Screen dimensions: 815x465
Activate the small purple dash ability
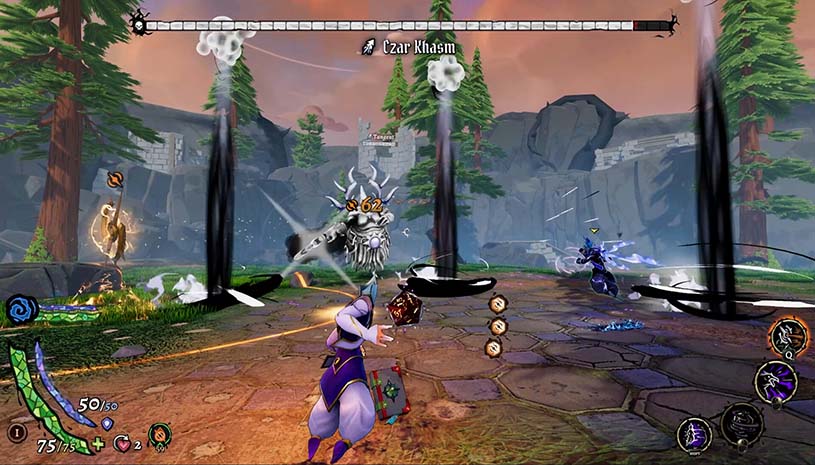tap(695, 434)
